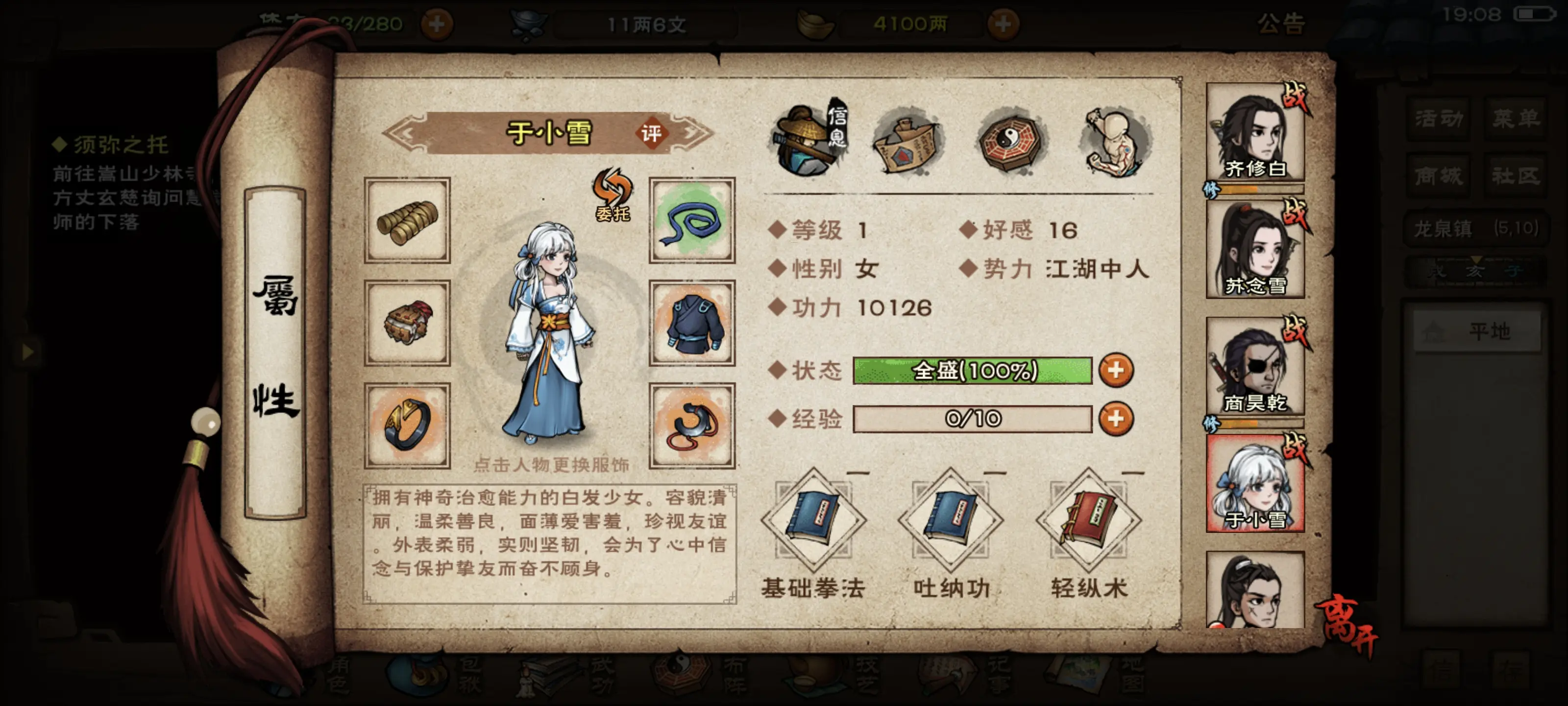Viewport: 1568px width, 706px height.
Task: Open the yin-yang bagua tab
Action: 1012,141
